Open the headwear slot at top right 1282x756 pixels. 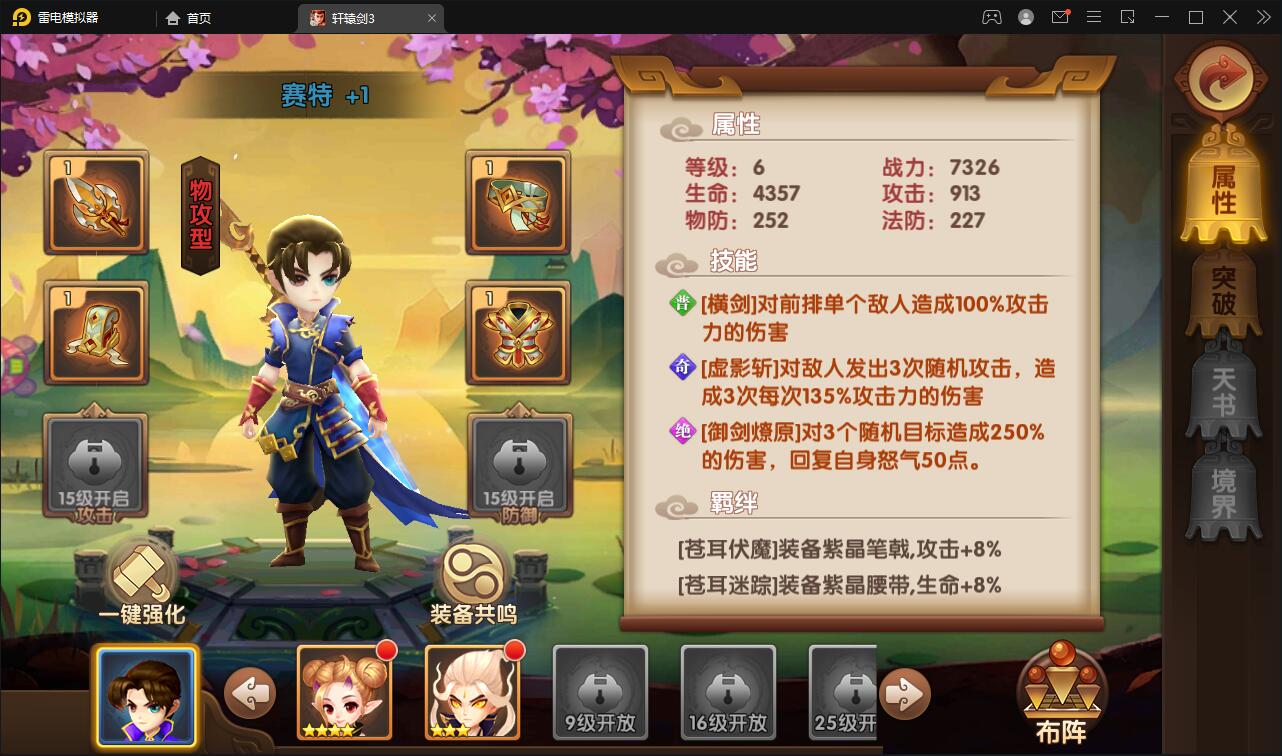(x=517, y=204)
